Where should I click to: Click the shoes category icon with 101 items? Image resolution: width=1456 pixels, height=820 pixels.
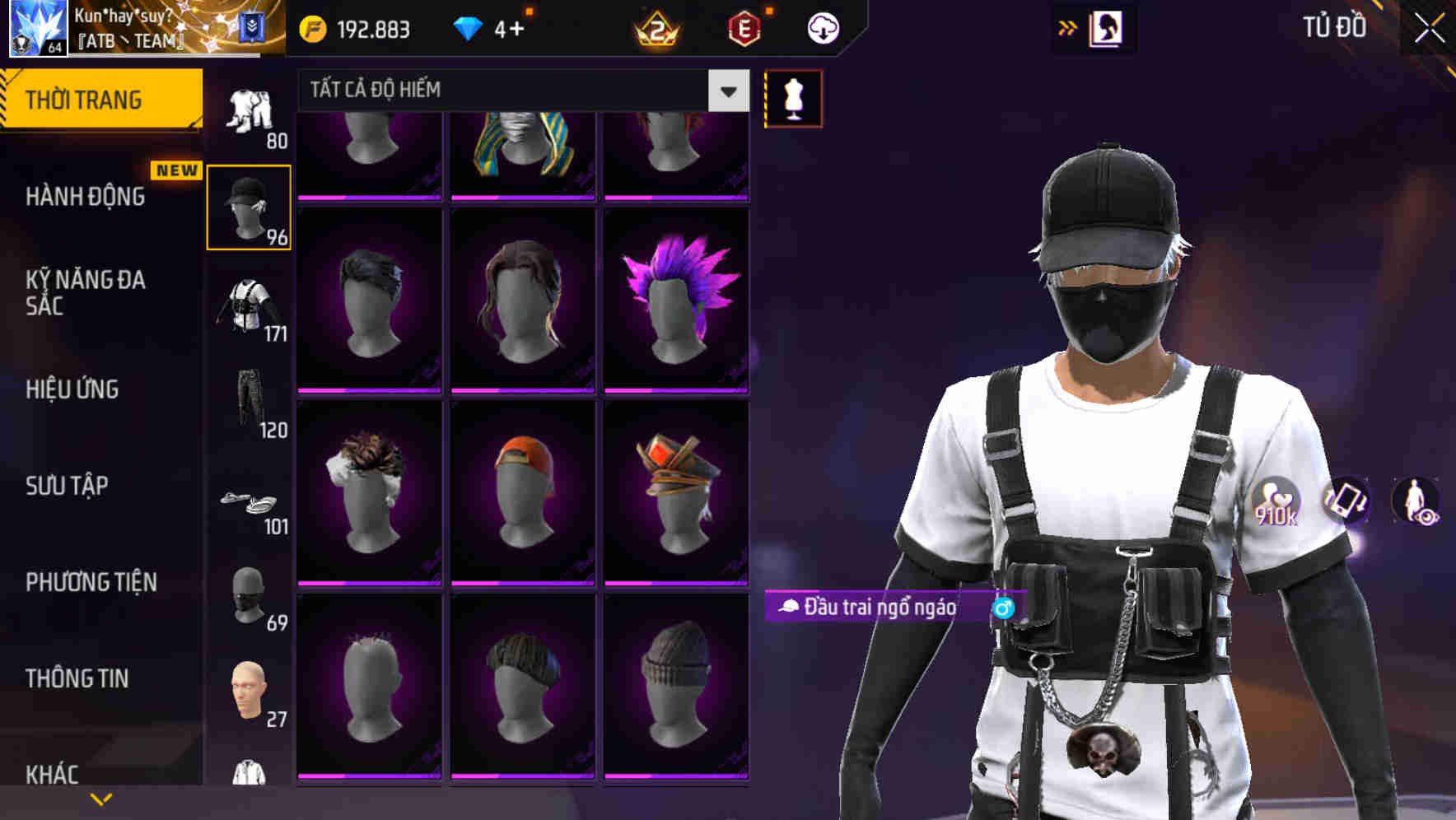point(249,502)
